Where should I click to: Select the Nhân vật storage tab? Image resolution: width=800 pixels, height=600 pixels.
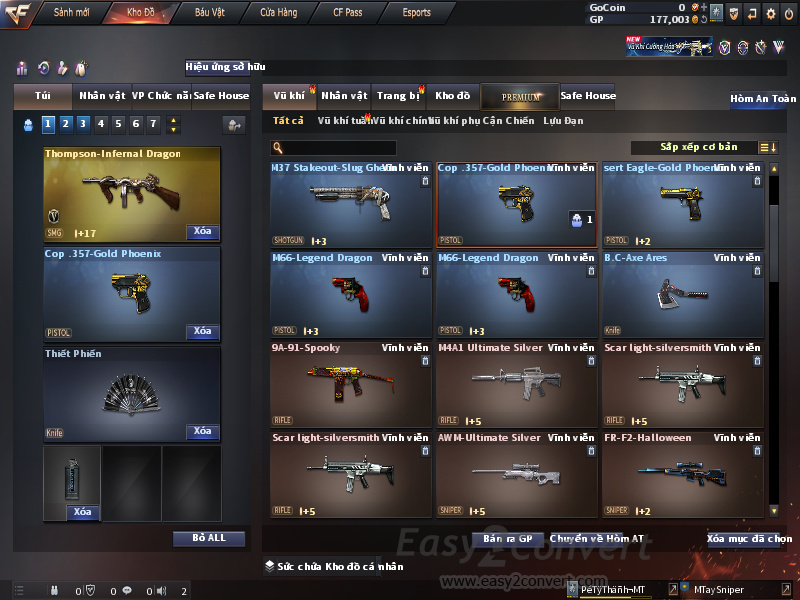(x=344, y=96)
